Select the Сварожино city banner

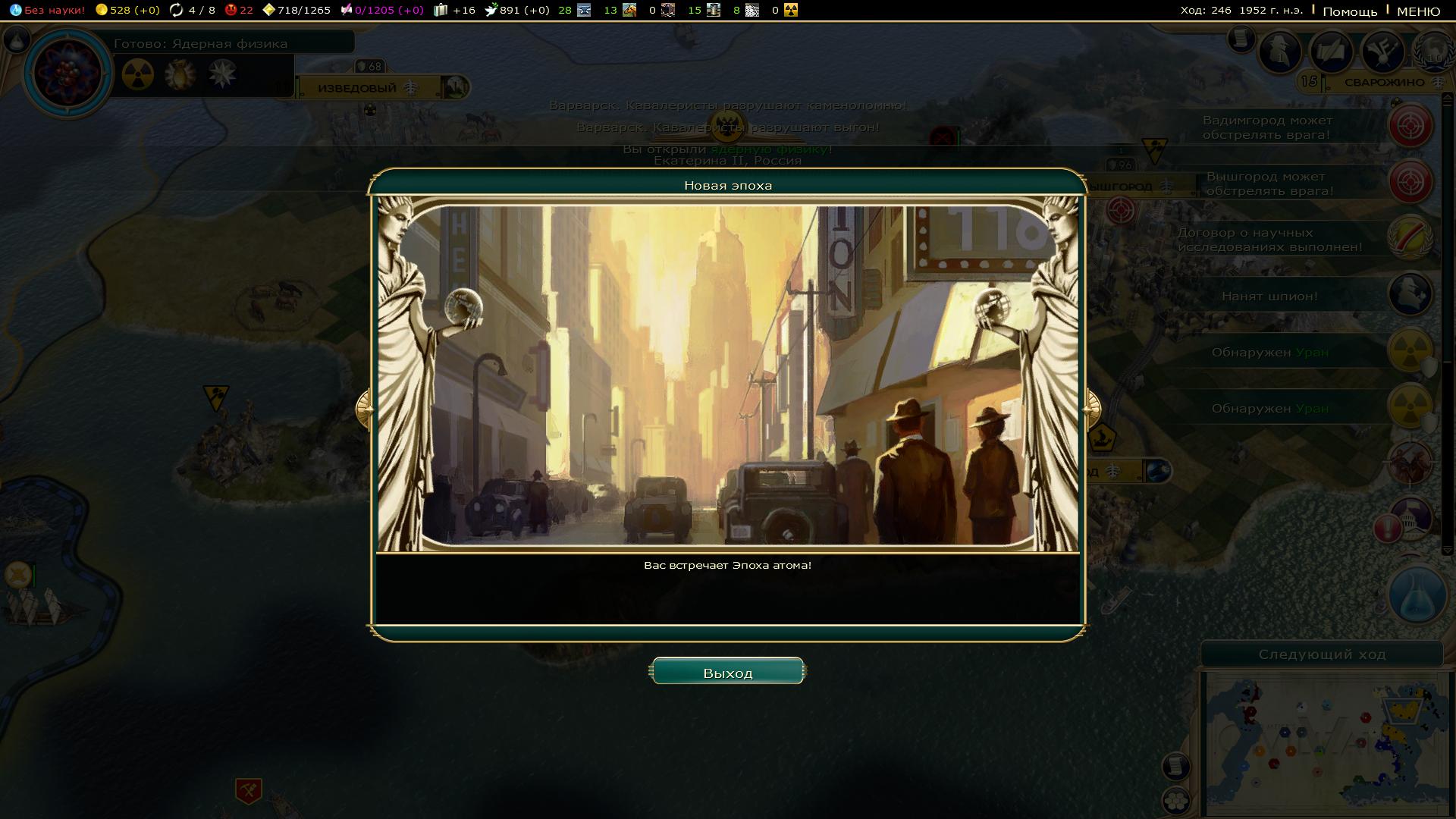tap(1384, 83)
